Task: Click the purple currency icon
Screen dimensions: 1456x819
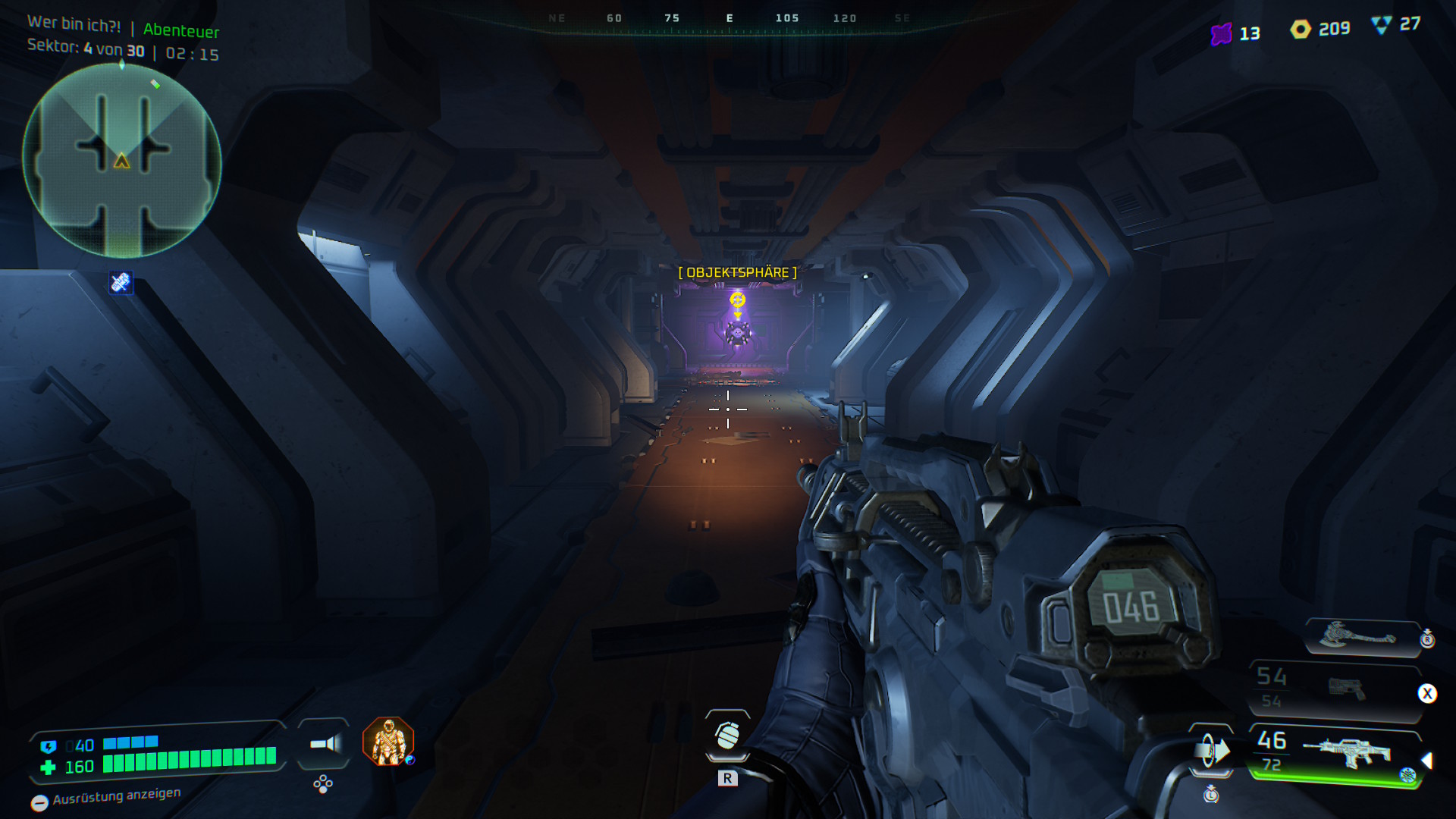Action: pyautogui.click(x=1221, y=34)
